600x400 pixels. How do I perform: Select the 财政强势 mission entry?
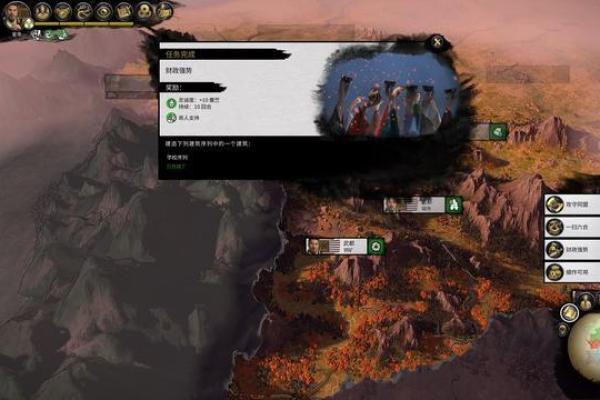571,249
